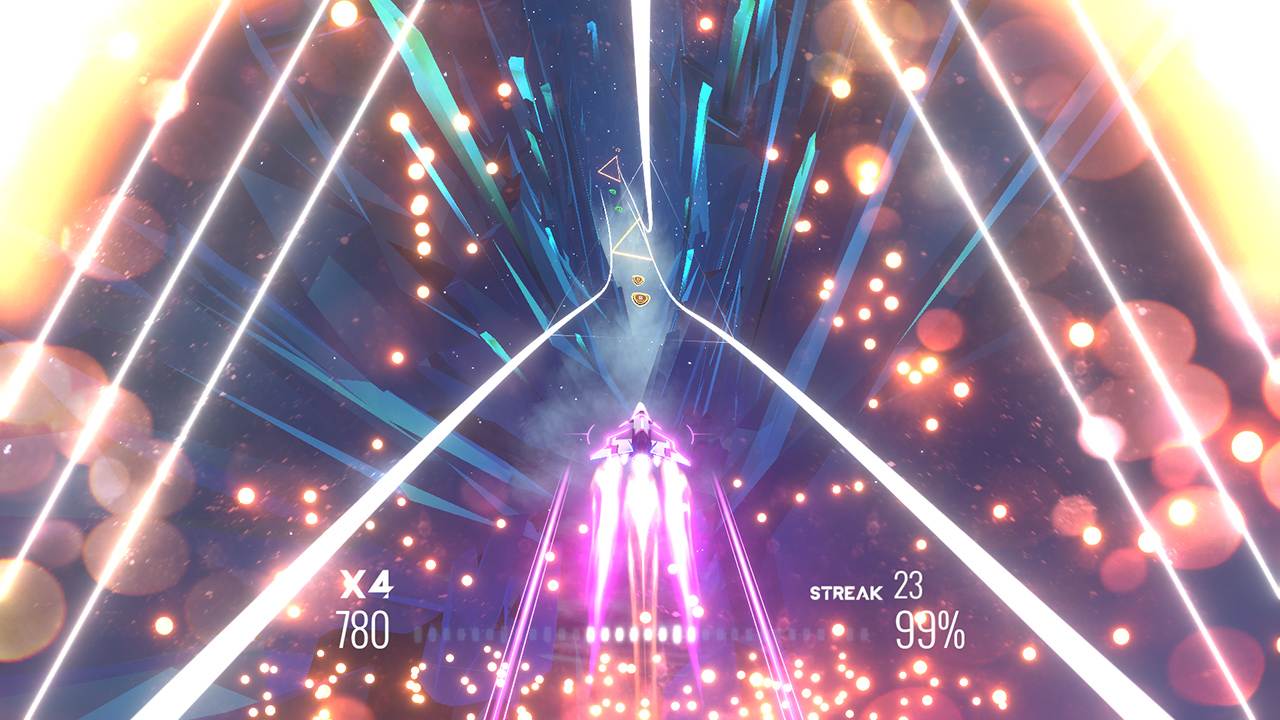Screen dimensions: 1280x720
Task: Expand the score display showing 780
Action: pos(364,630)
